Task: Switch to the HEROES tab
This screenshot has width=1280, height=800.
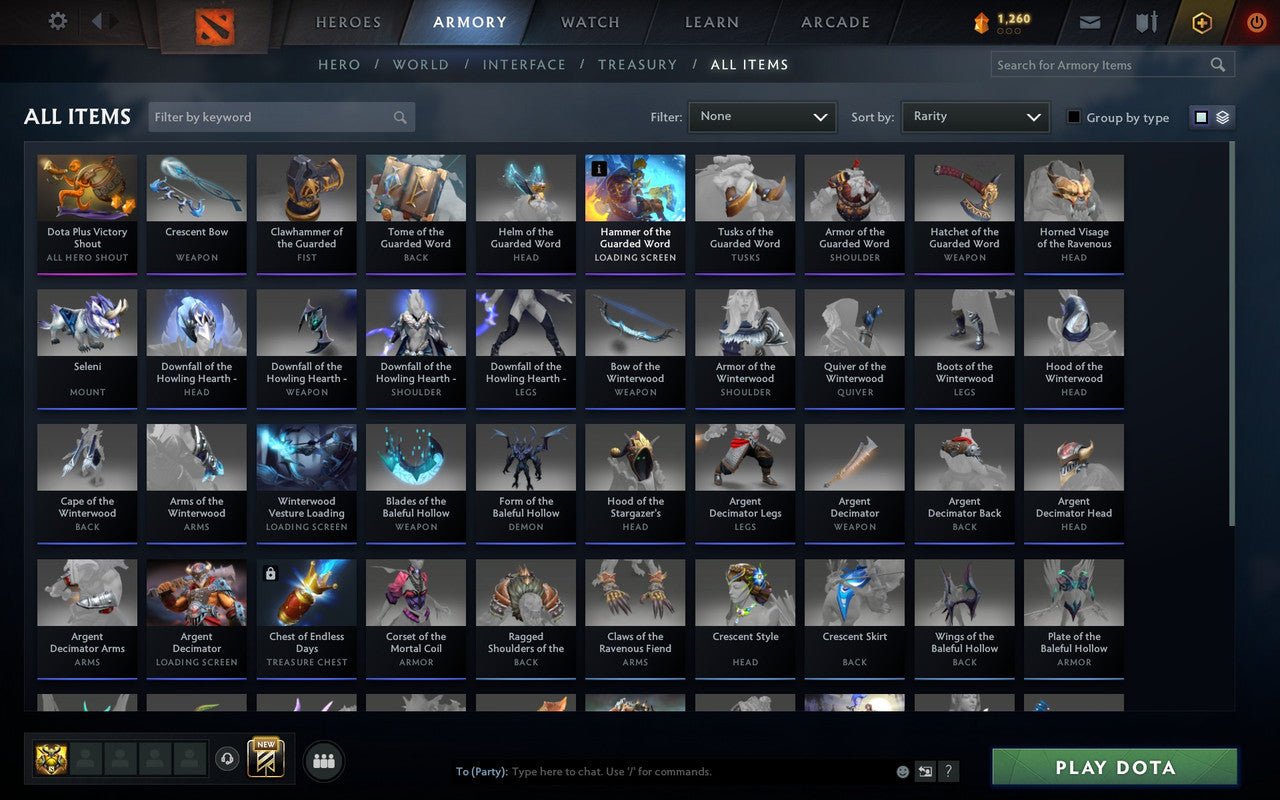Action: coord(347,22)
